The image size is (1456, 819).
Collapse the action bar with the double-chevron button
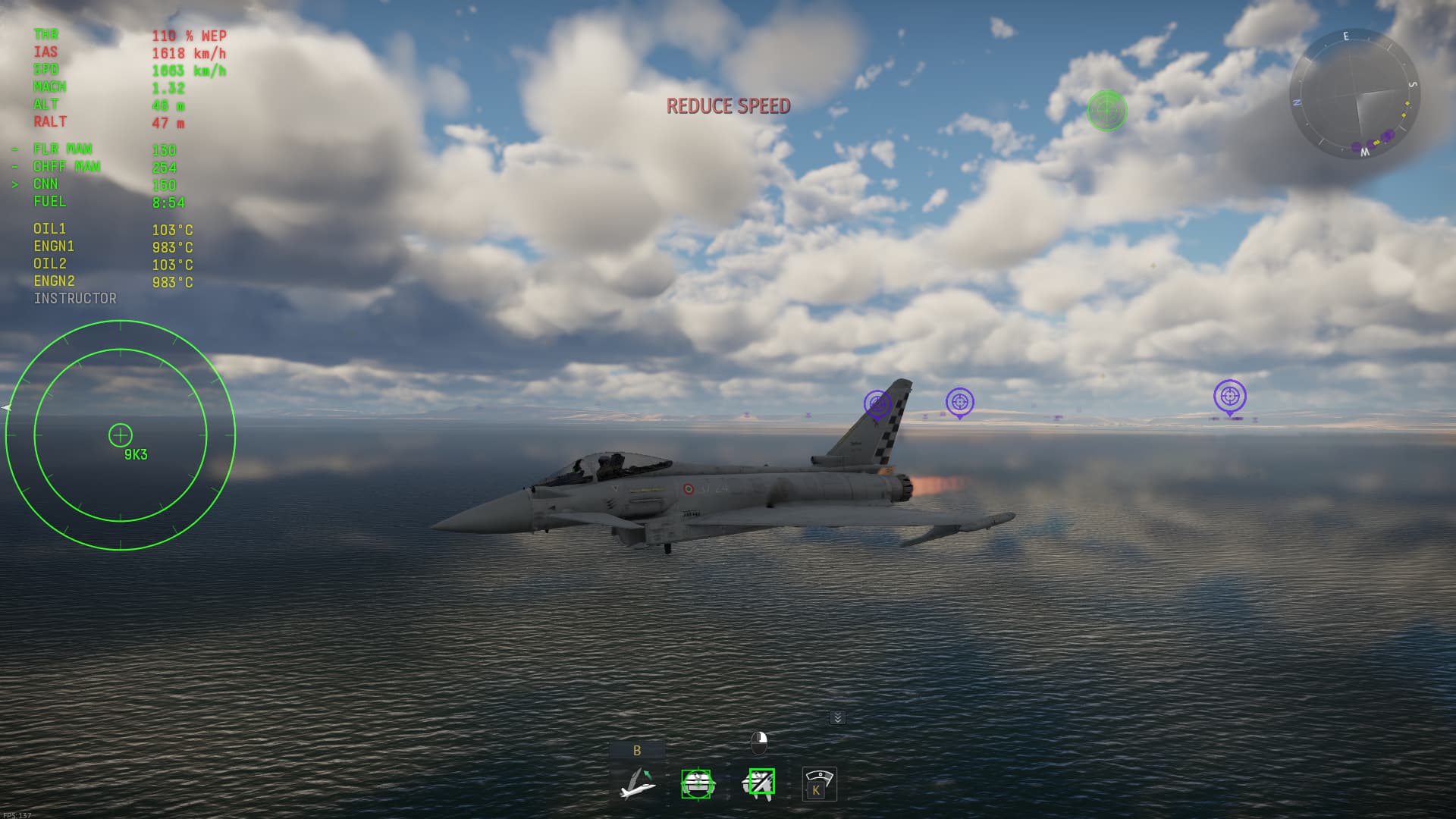pos(837,717)
